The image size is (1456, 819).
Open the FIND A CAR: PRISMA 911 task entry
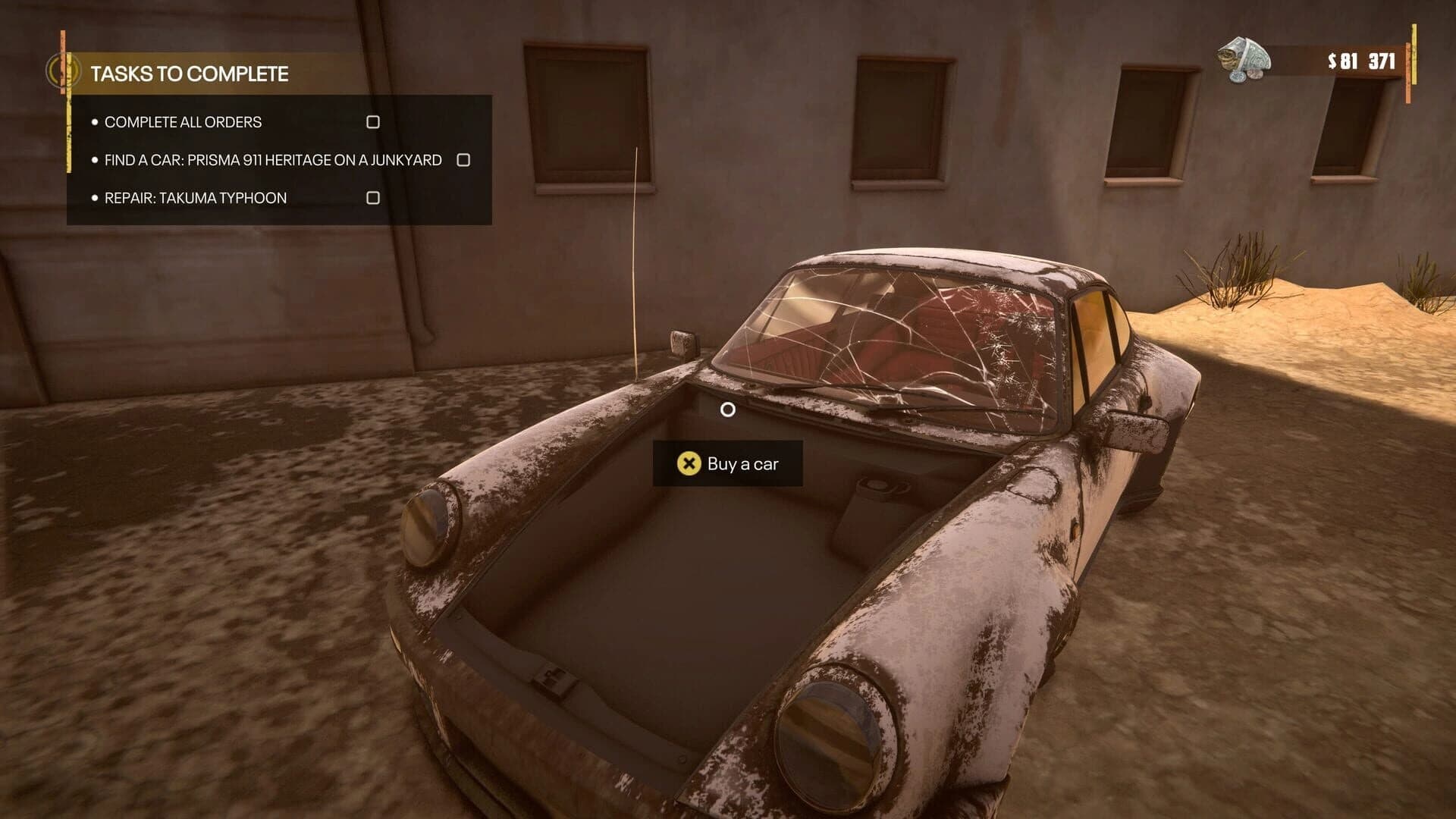[x=273, y=160]
